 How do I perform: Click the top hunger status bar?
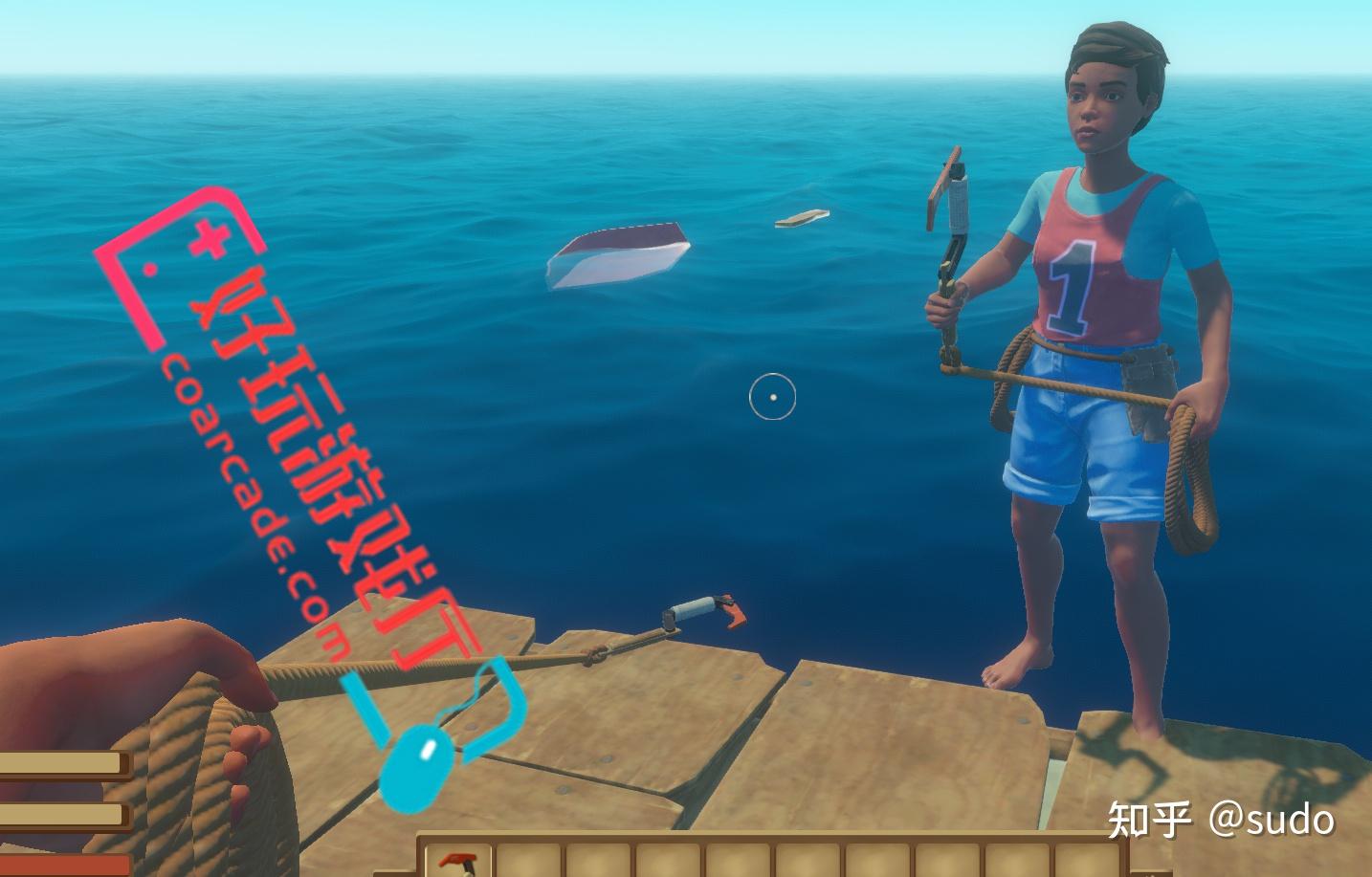57,761
